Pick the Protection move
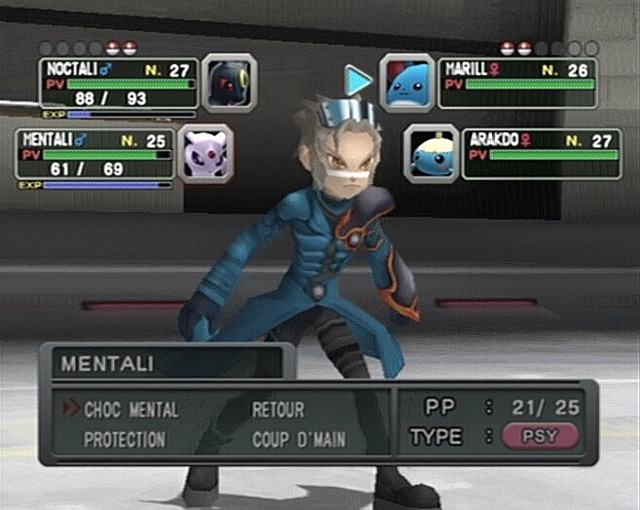Screen dimensions: 640x510 click(125, 440)
